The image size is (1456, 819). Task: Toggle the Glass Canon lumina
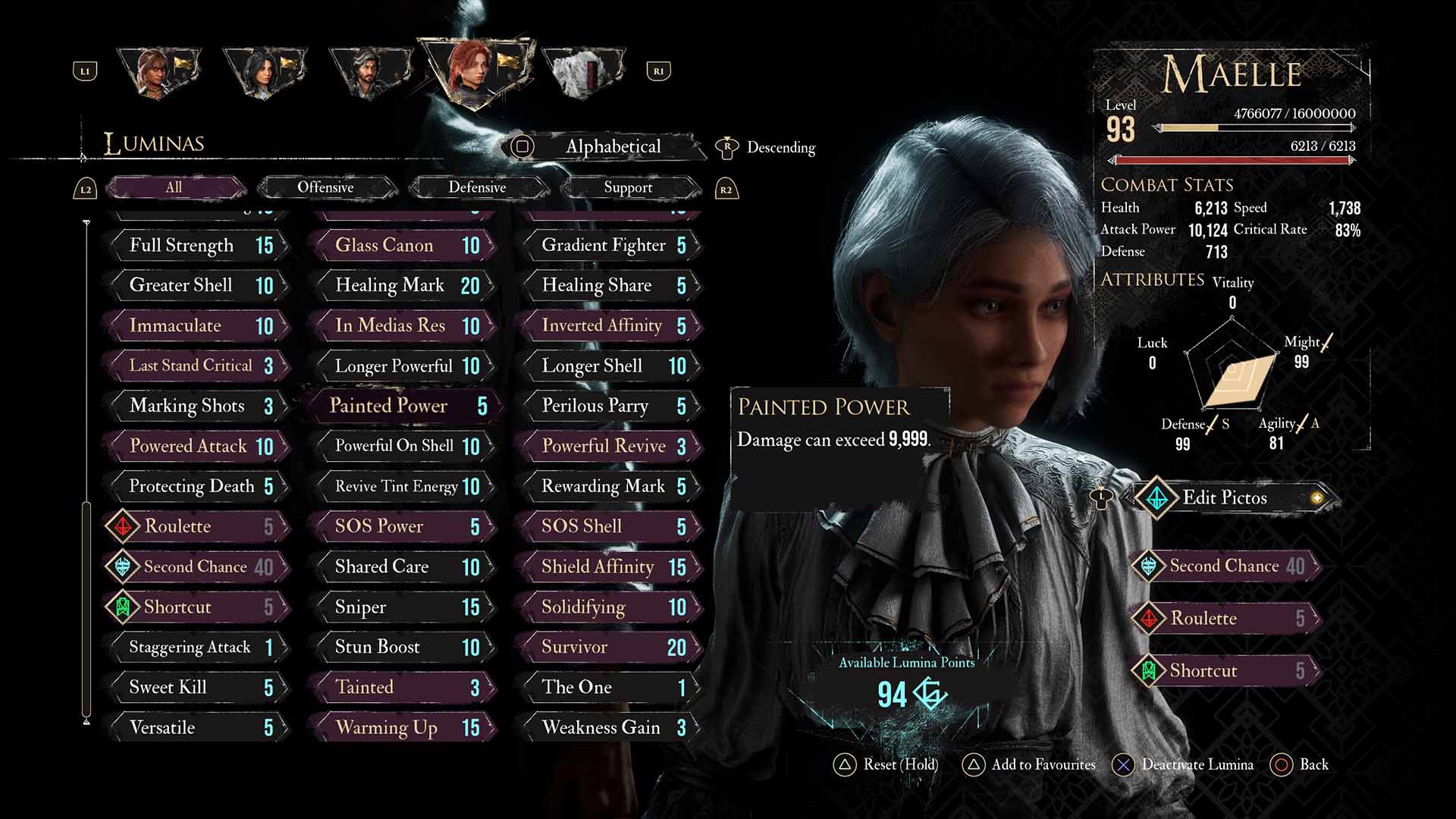[x=402, y=245]
